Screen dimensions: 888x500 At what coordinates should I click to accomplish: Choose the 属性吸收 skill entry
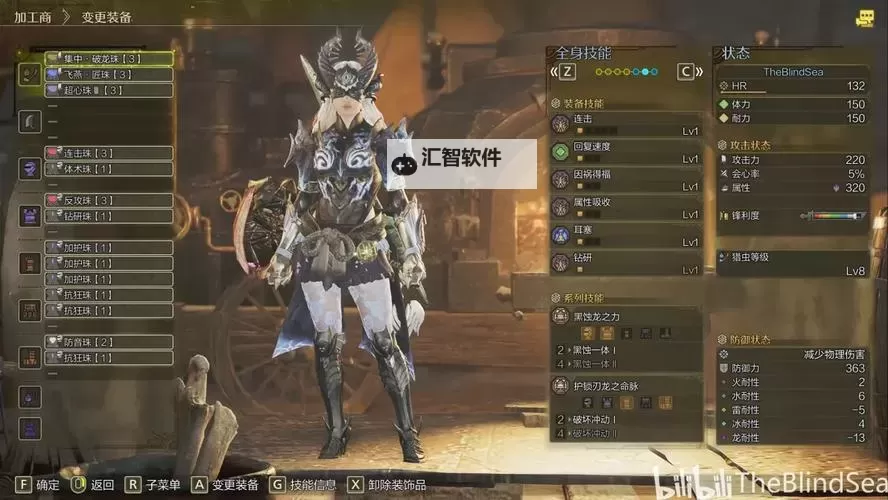point(626,207)
